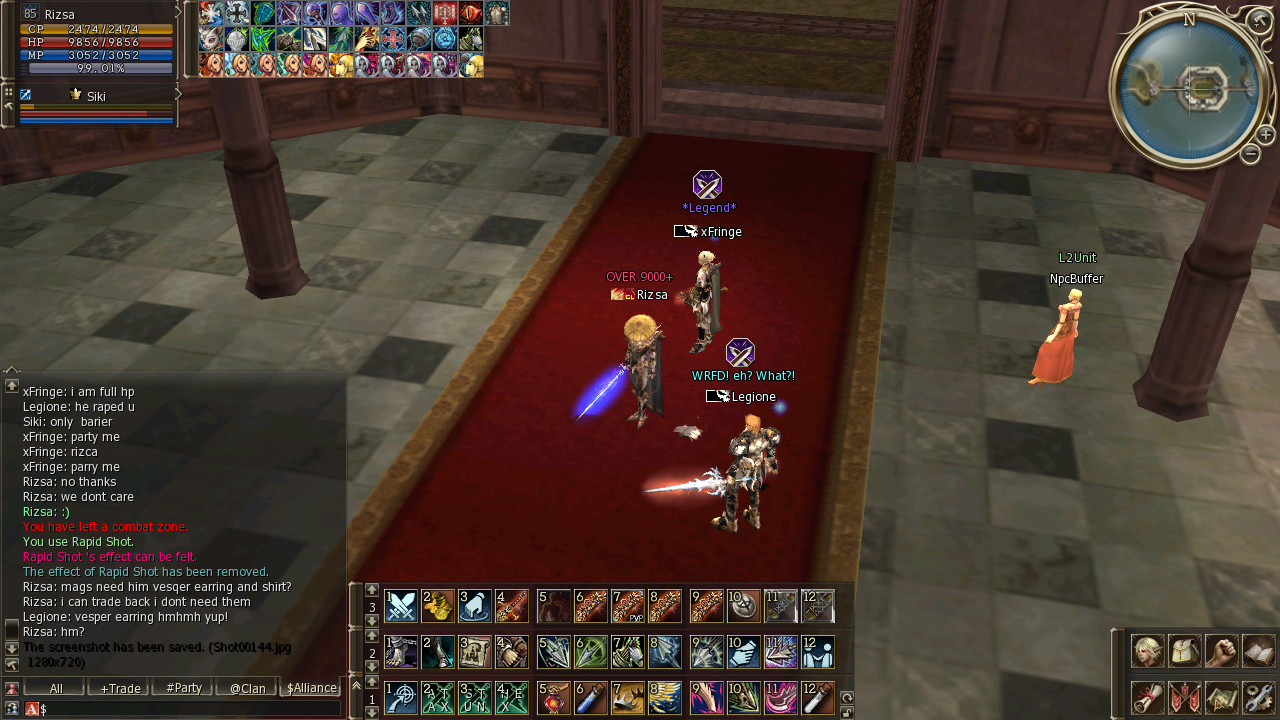The width and height of the screenshot is (1280, 720).
Task: Open character status via elf portrait icon
Action: 1147,651
